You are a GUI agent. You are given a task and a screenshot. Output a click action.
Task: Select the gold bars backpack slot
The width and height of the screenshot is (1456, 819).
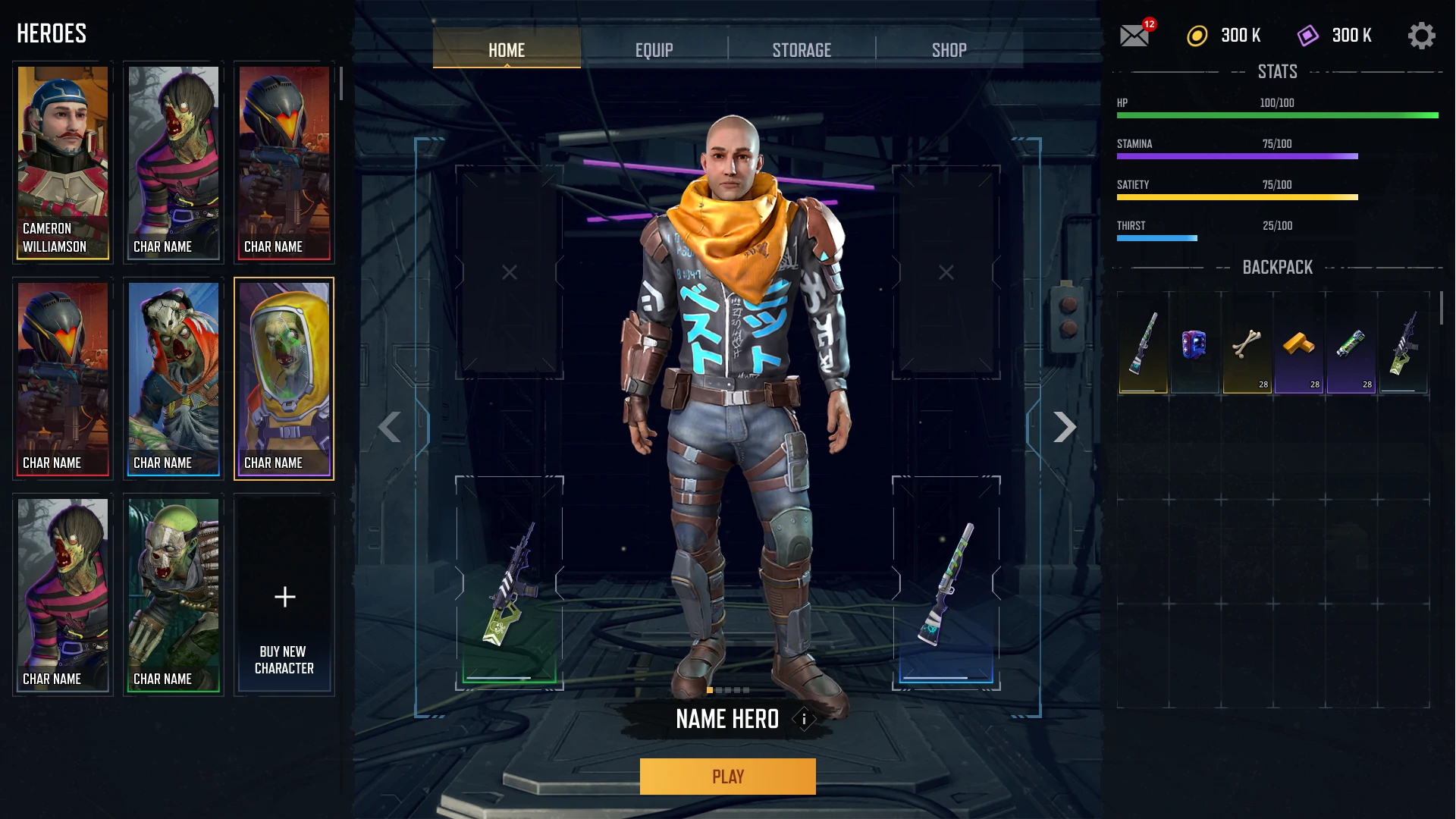tap(1298, 344)
